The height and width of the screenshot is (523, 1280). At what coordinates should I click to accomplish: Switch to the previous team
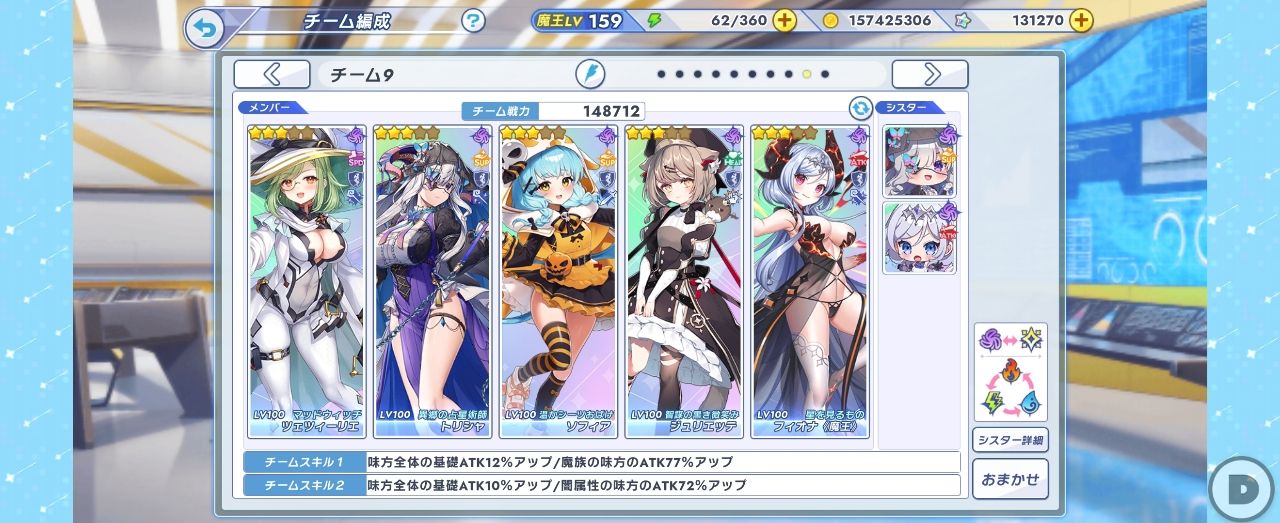click(x=272, y=74)
